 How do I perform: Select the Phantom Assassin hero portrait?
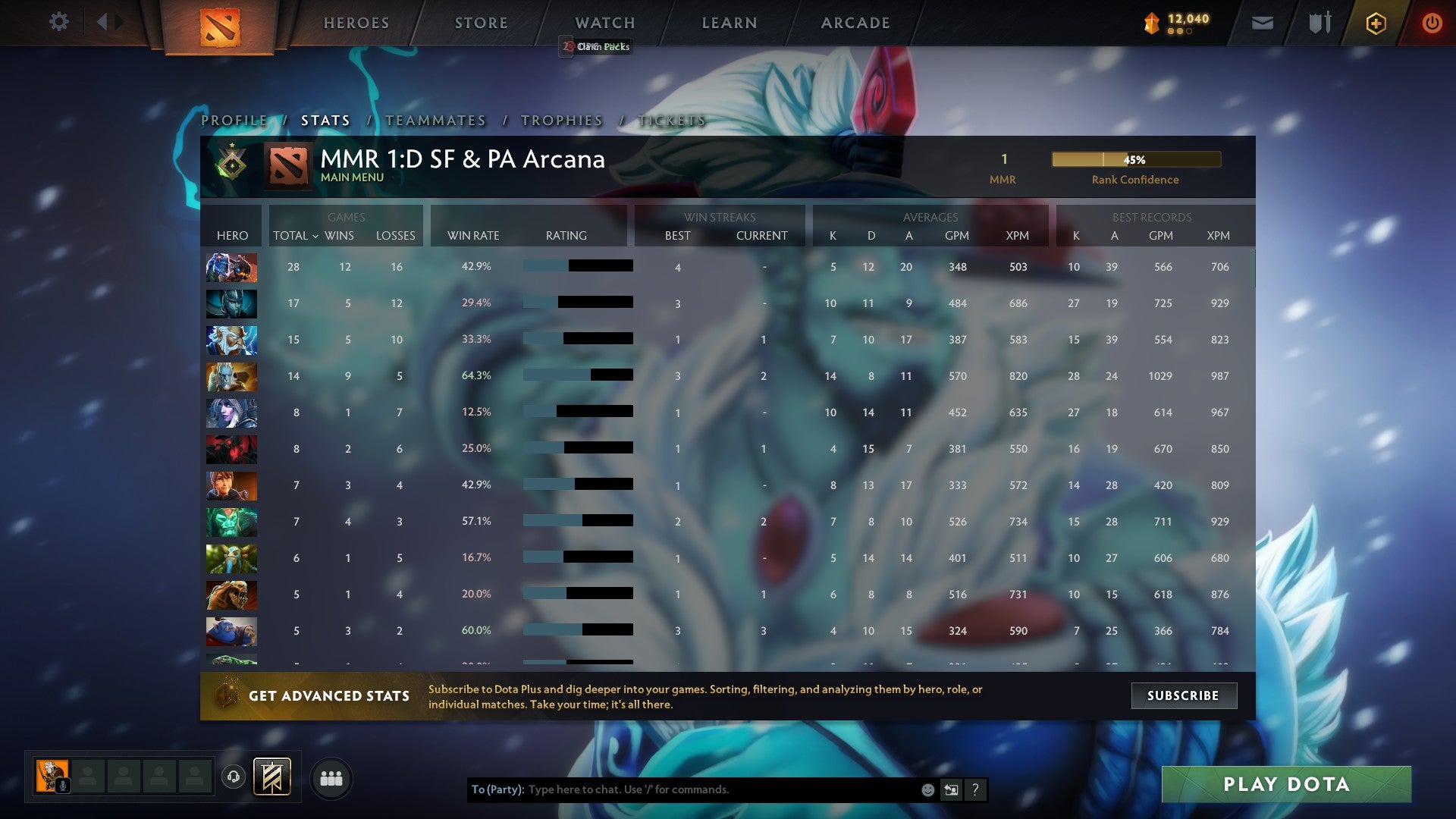click(231, 303)
